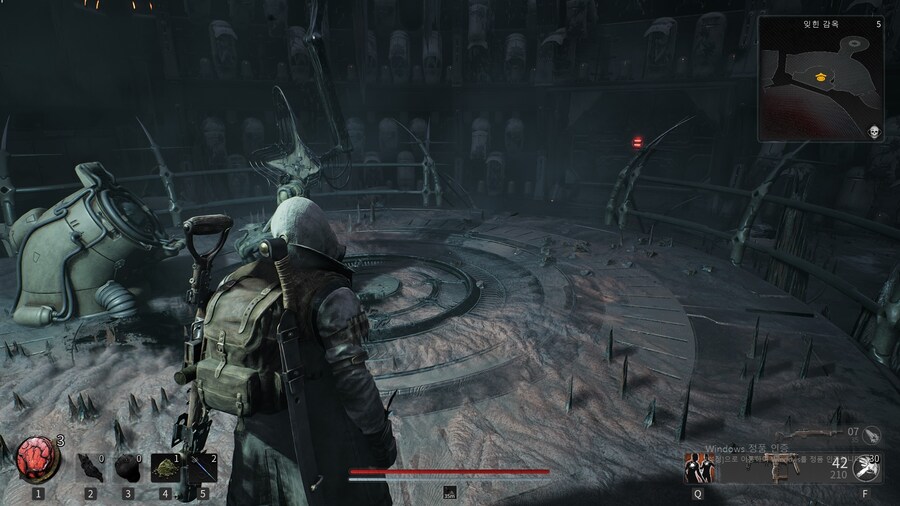Select the dark shard consumable in slot 2
Viewport: 900px width, 506px height.
[x=91, y=467]
